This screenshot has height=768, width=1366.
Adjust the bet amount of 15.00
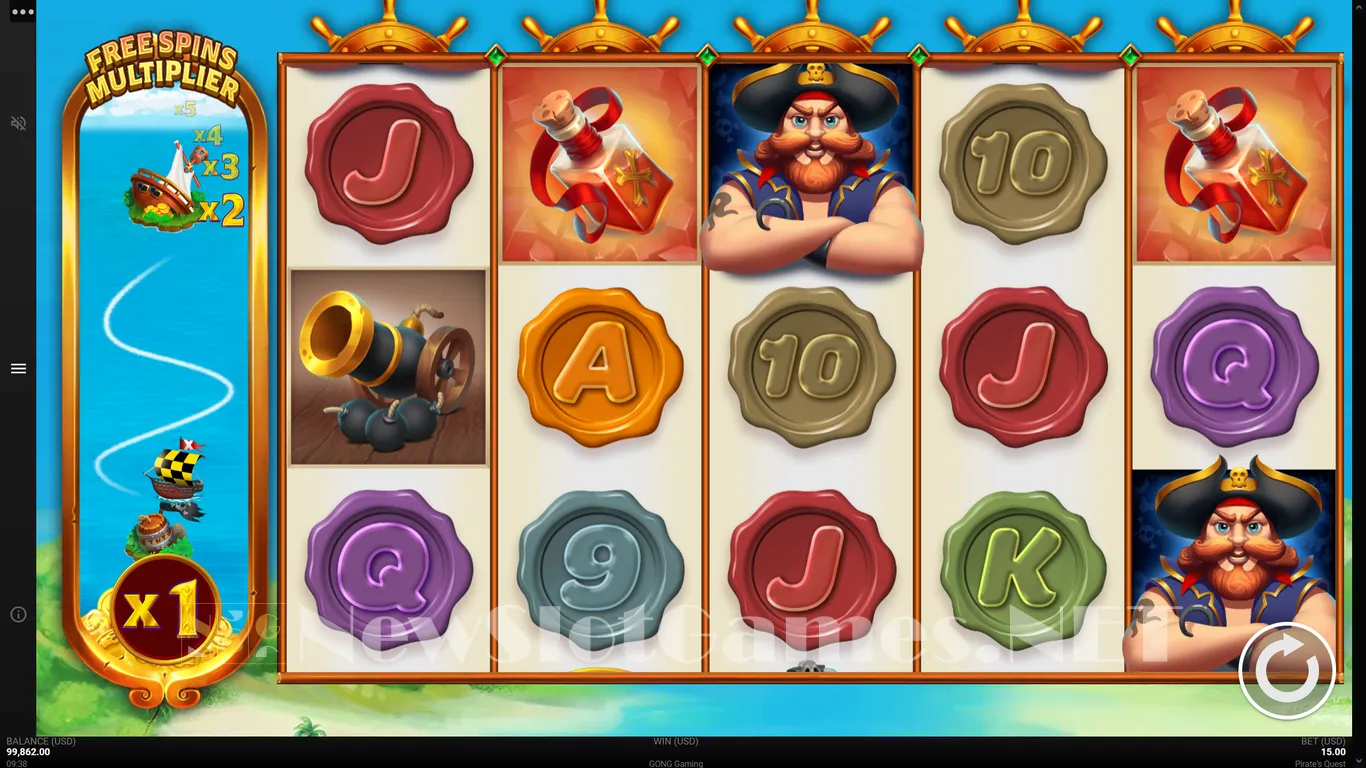pyautogui.click(x=1332, y=752)
